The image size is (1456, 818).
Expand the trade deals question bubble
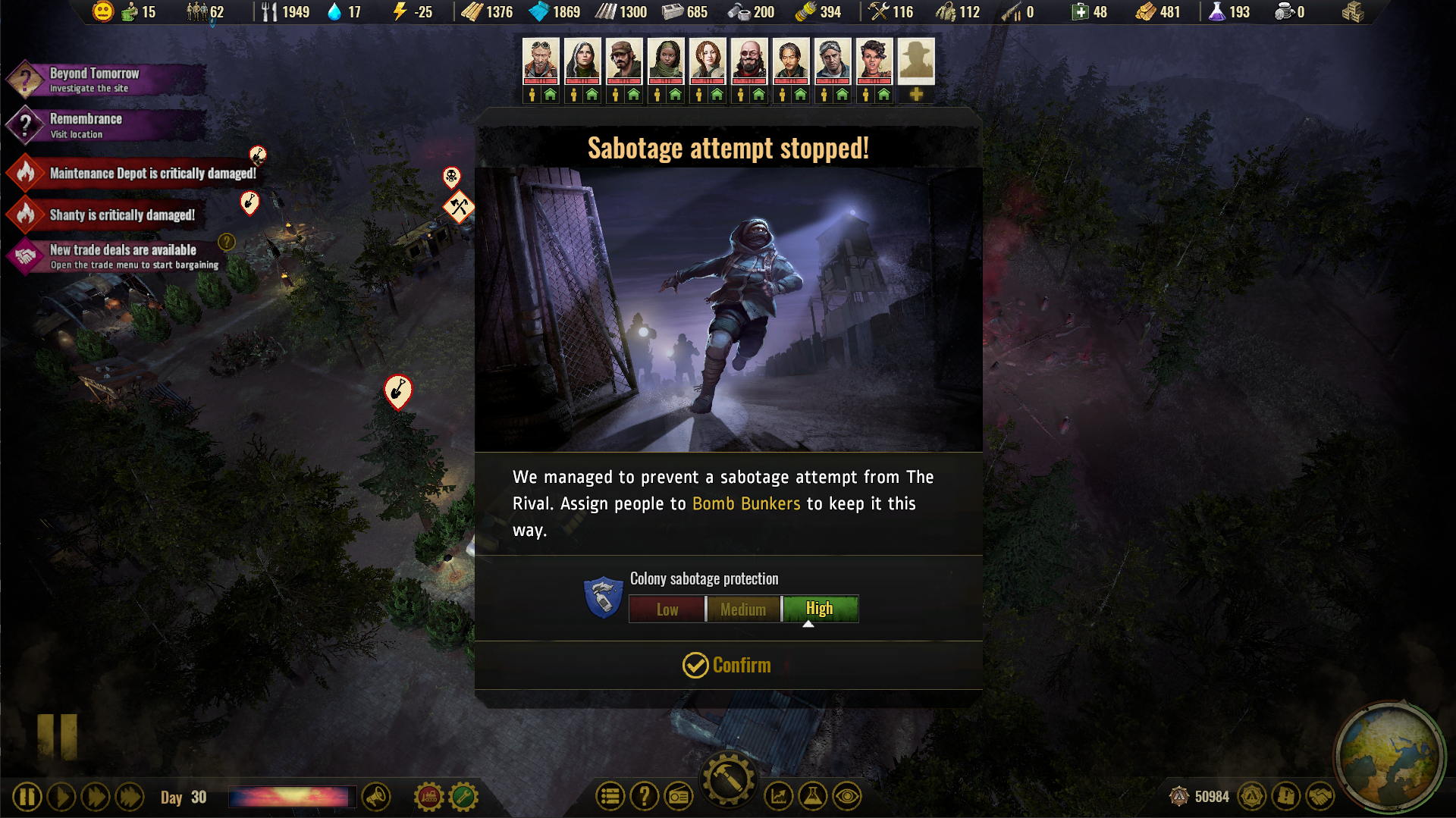(224, 241)
